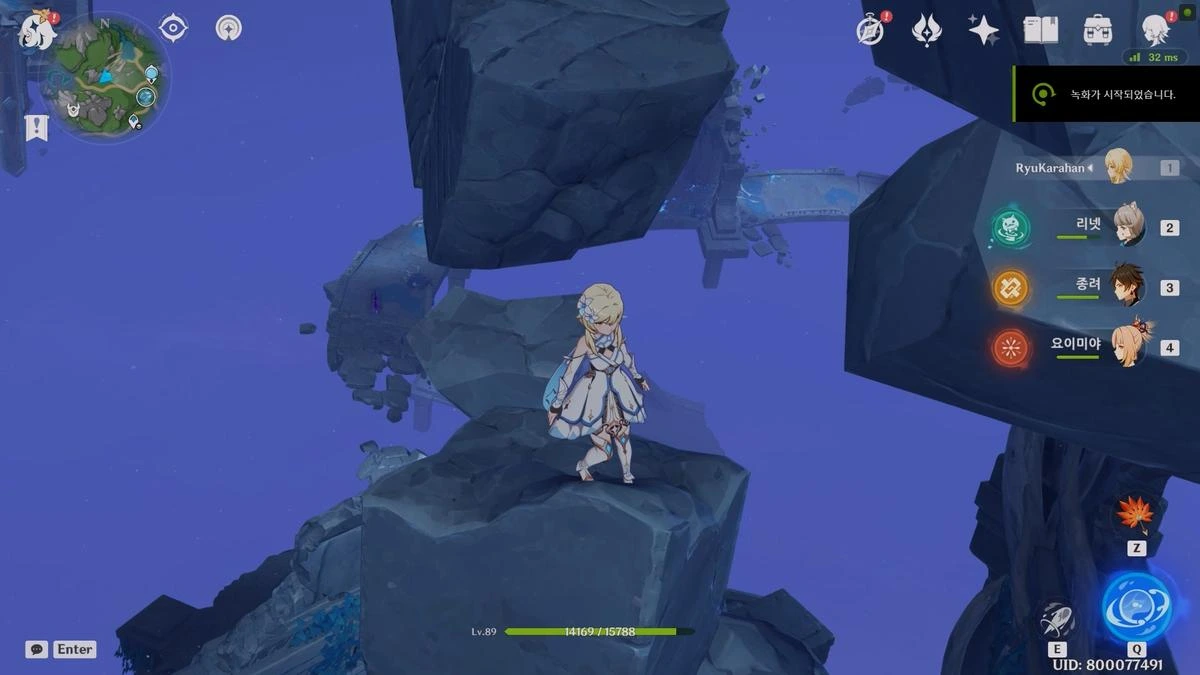Open the Battle Pass emblem icon
This screenshot has width=1200, height=675.
[927, 30]
